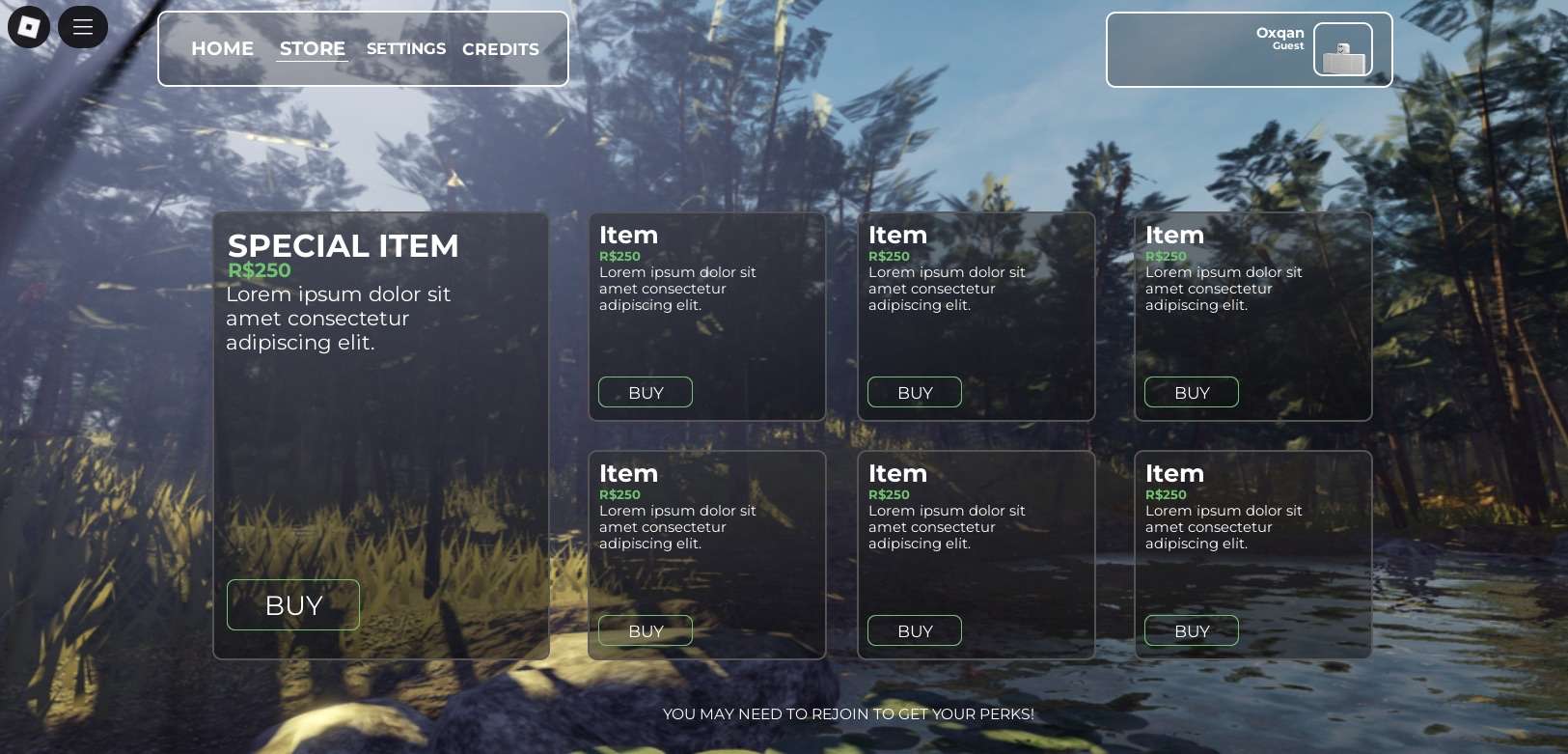The width and height of the screenshot is (1568, 754).
Task: Buy the Special Item
Action: point(293,605)
